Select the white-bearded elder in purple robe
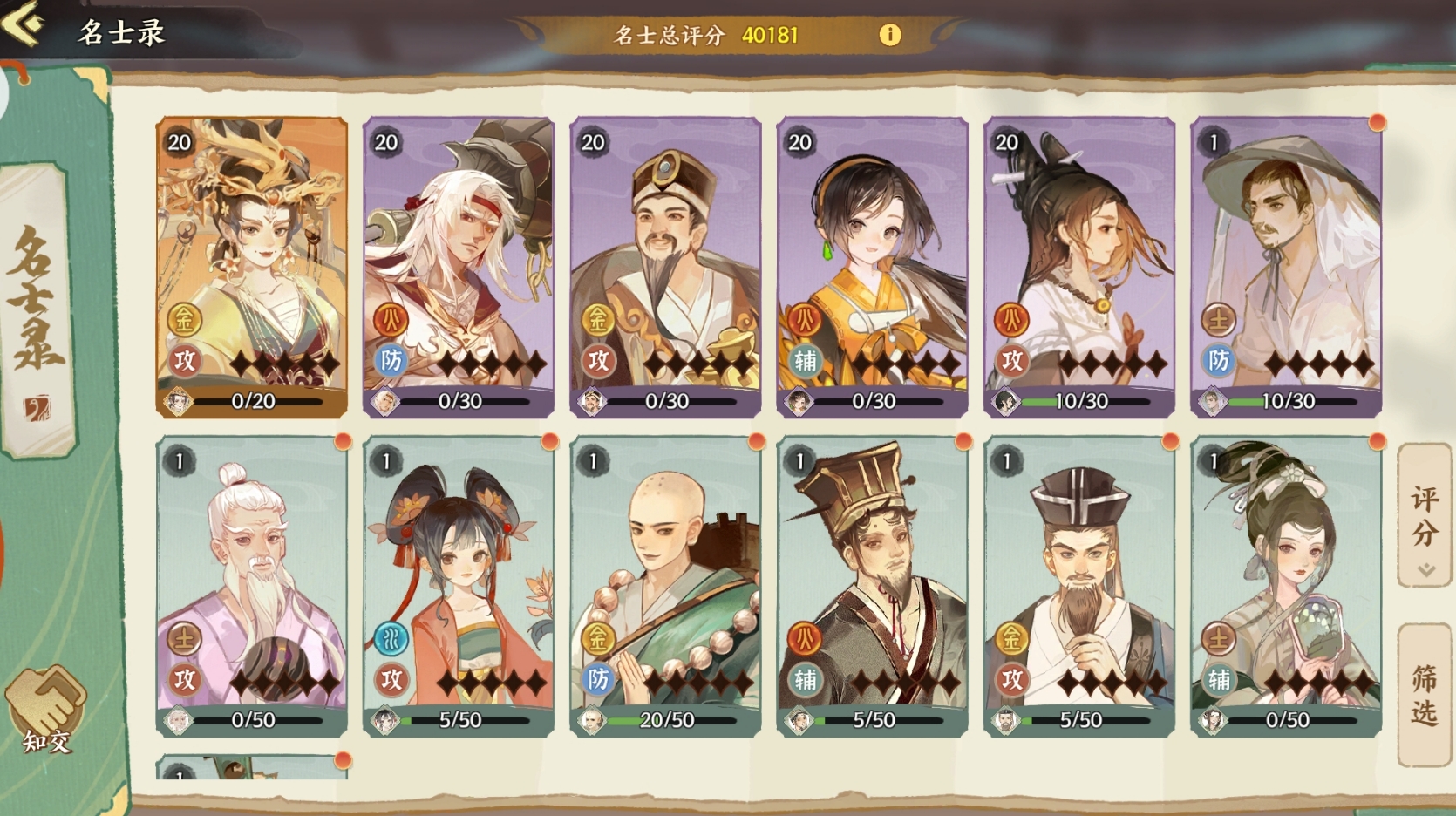The height and width of the screenshot is (816, 1456). click(252, 586)
